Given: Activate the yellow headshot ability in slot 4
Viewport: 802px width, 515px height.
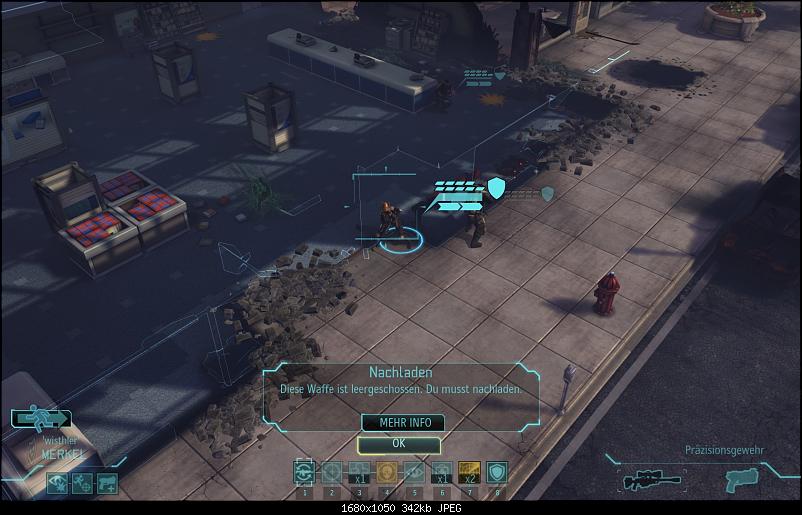Looking at the screenshot, I should pyautogui.click(x=386, y=472).
